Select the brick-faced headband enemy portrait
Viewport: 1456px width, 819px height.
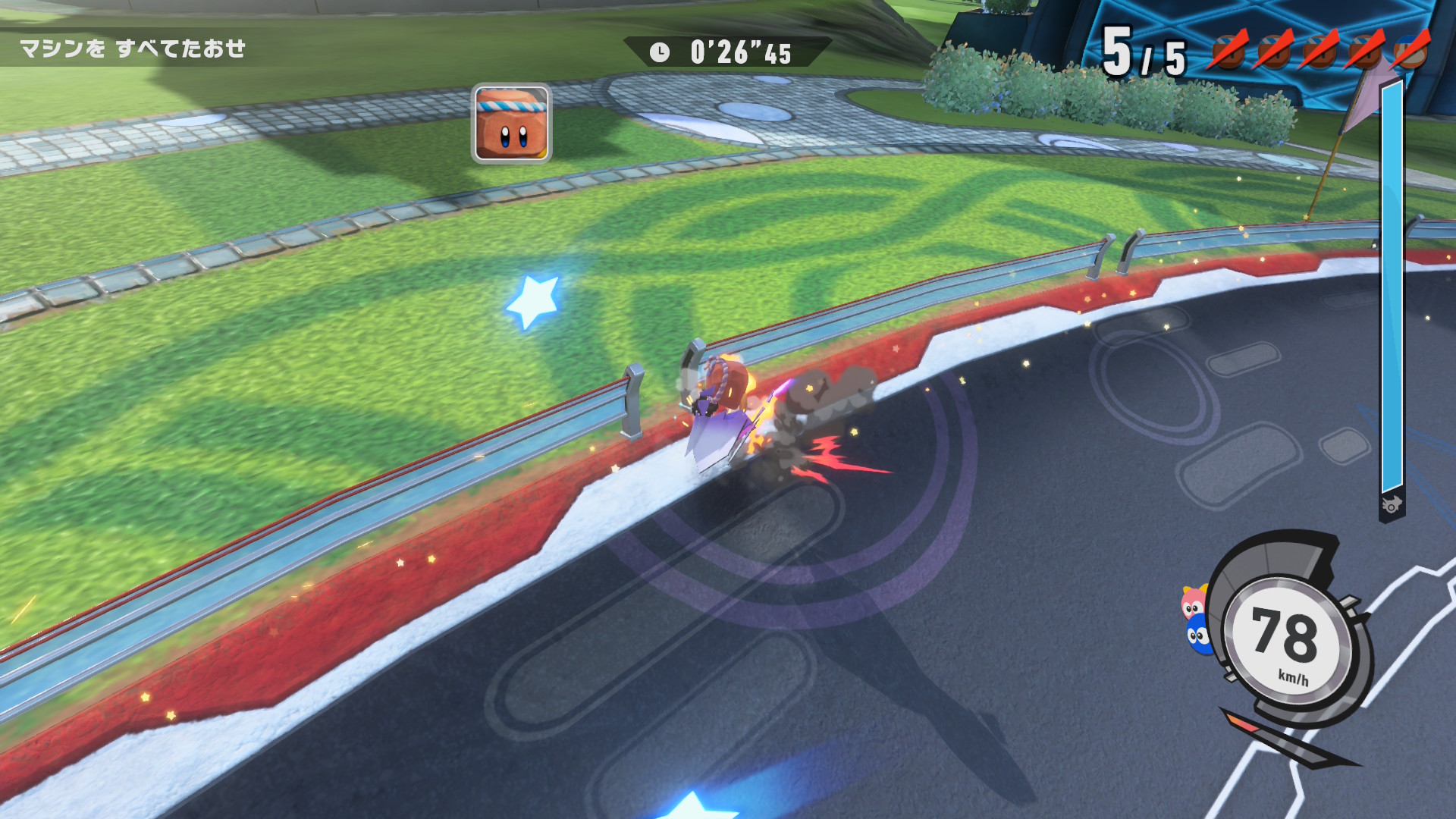[x=511, y=123]
